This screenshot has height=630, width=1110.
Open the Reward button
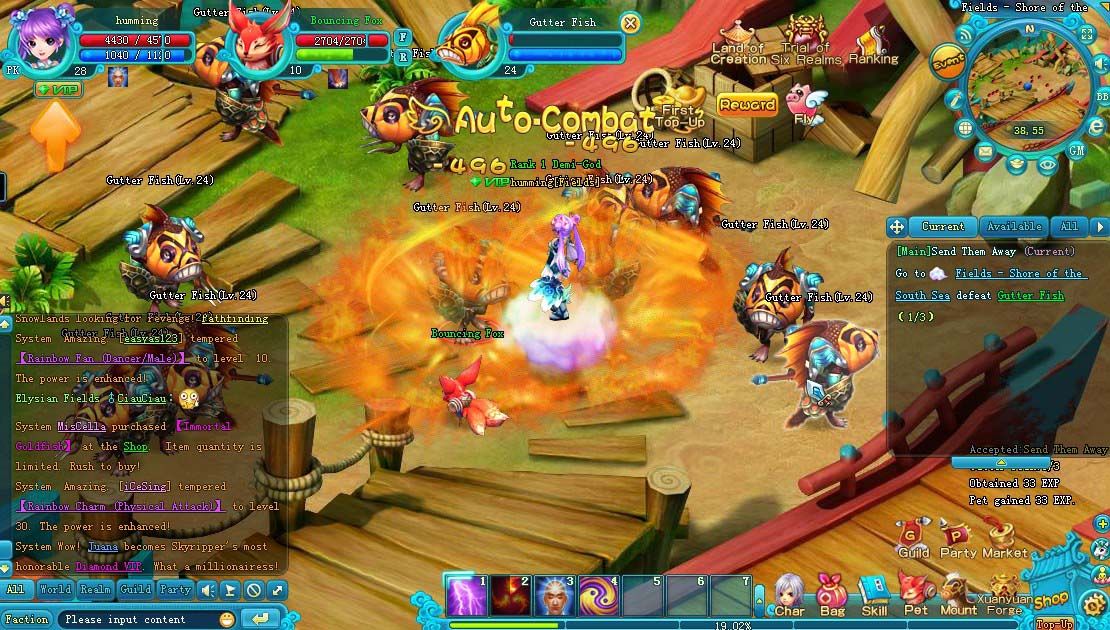(746, 104)
